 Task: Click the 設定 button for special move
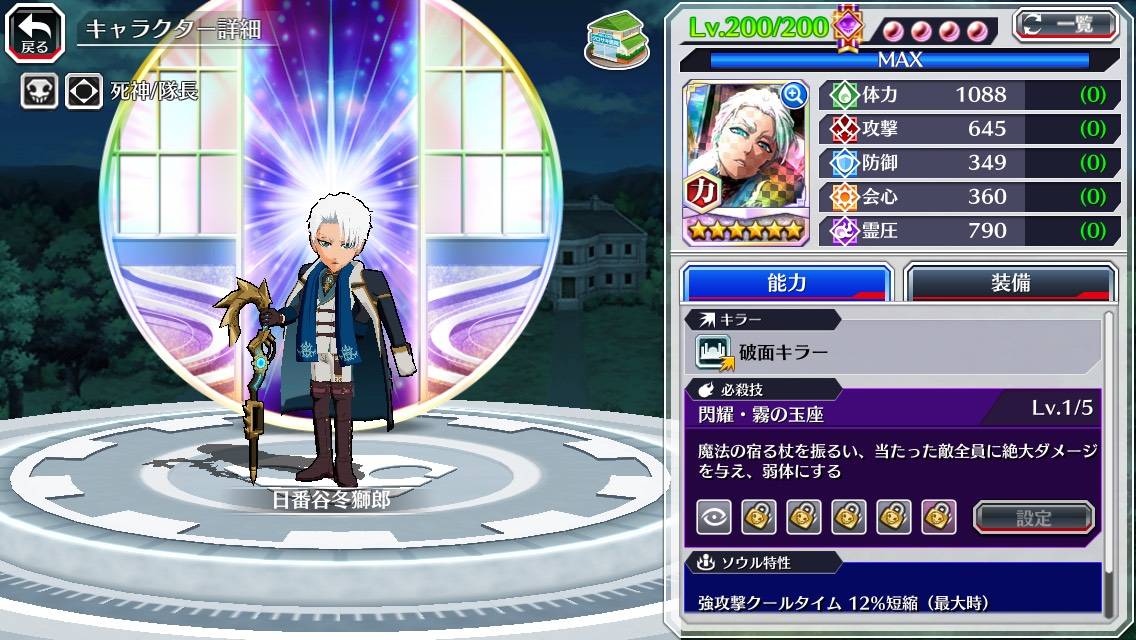click(1034, 517)
